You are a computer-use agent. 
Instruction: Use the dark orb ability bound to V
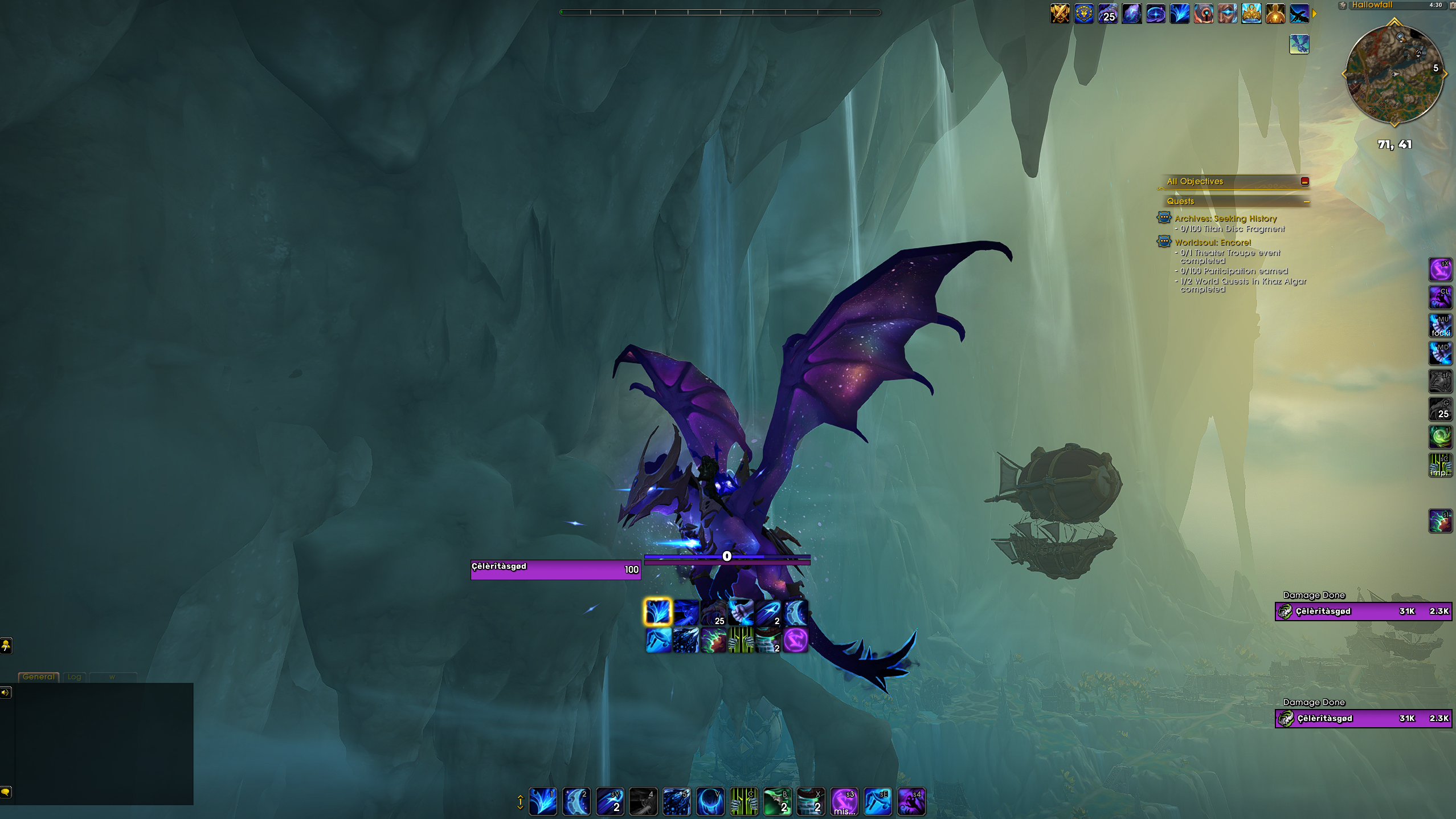pyautogui.click(x=710, y=801)
